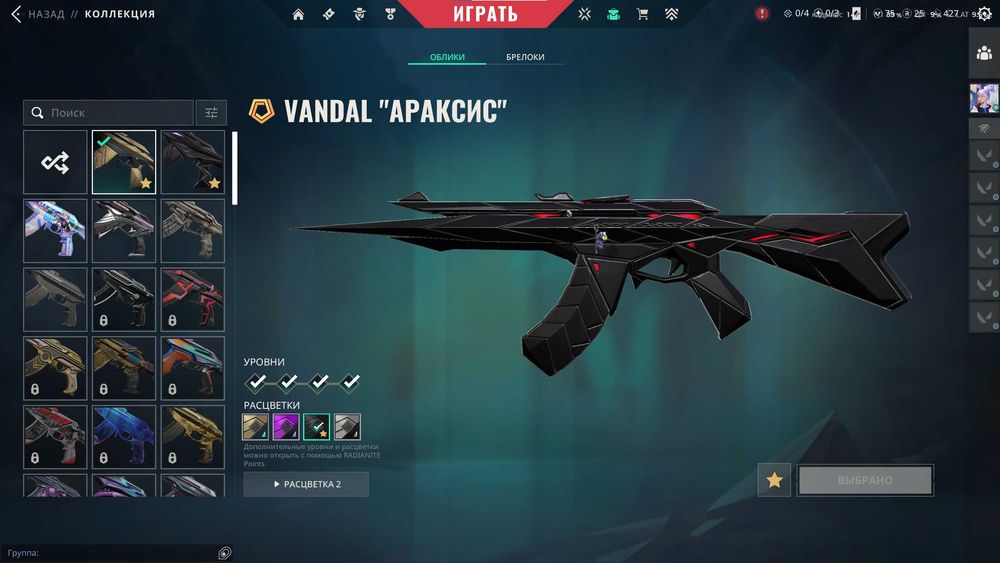Image resolution: width=1000 pixels, height=563 pixels.
Task: Start a match with the ИГРАТЬ button
Action: [x=485, y=14]
